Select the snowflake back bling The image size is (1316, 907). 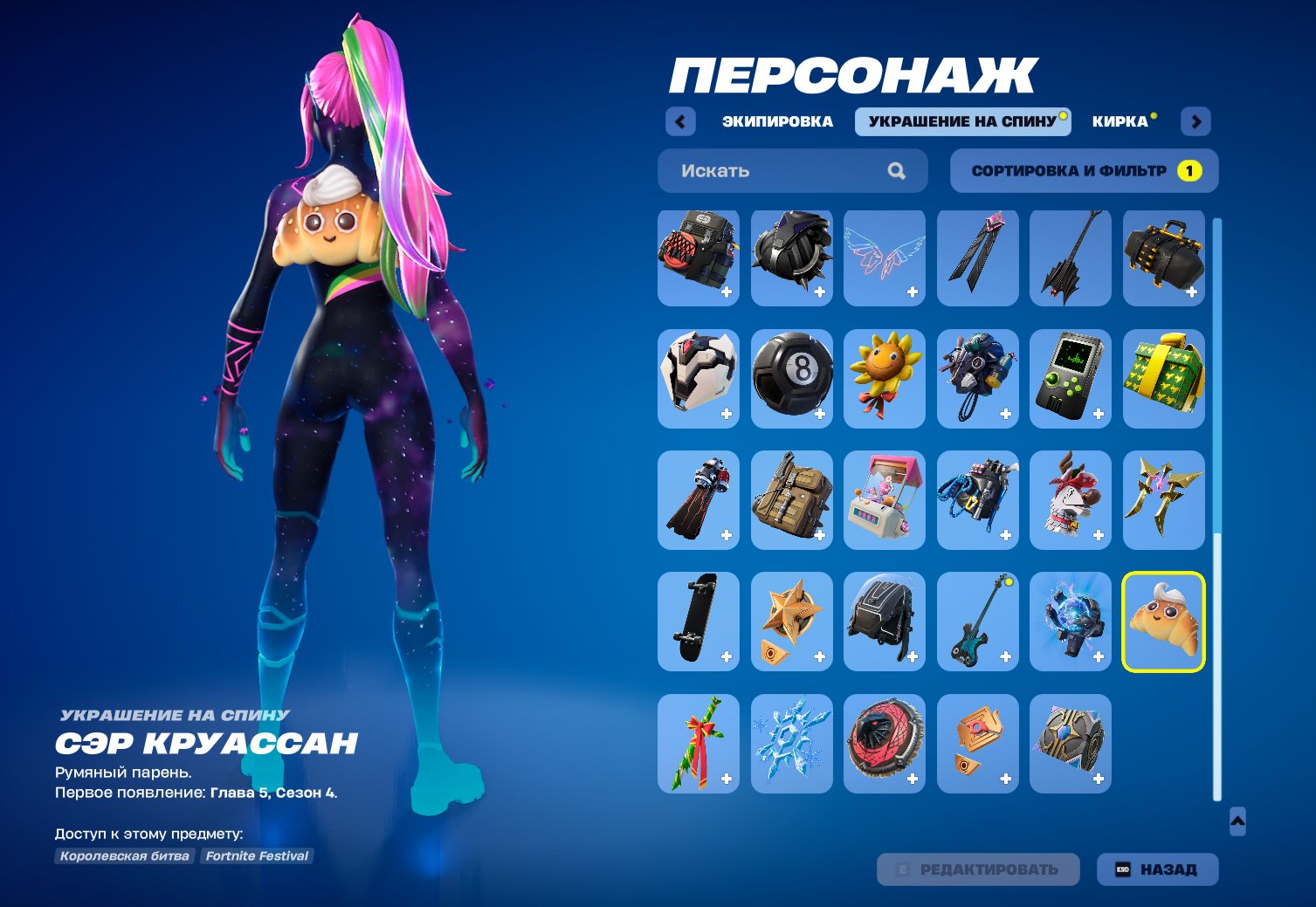point(791,743)
